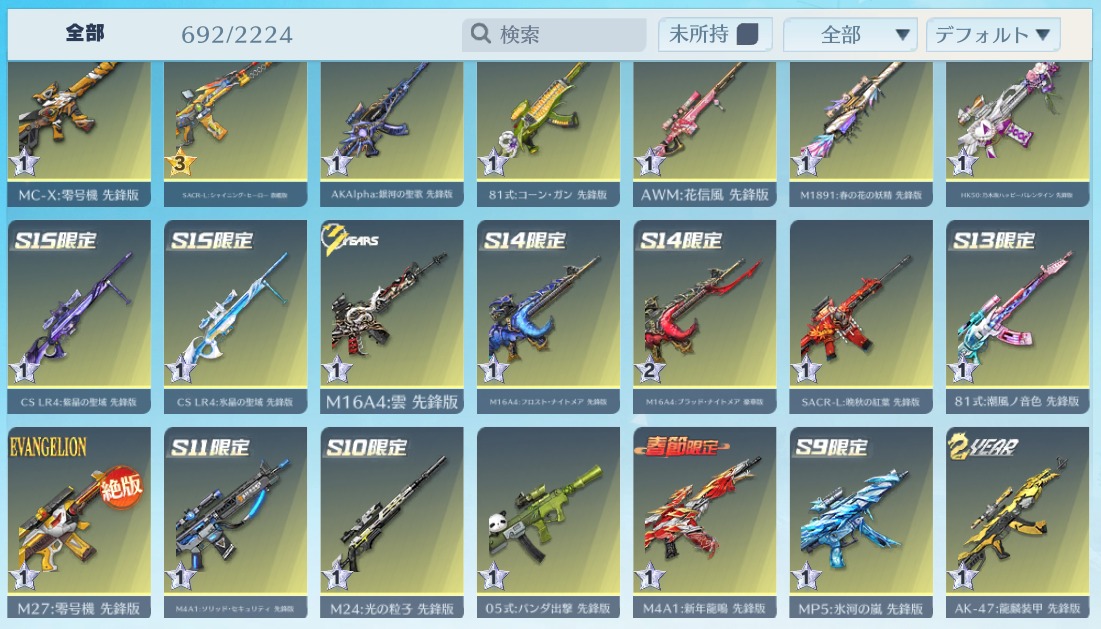Pick the red M16A4 Blood Nightmare card

tap(704, 315)
